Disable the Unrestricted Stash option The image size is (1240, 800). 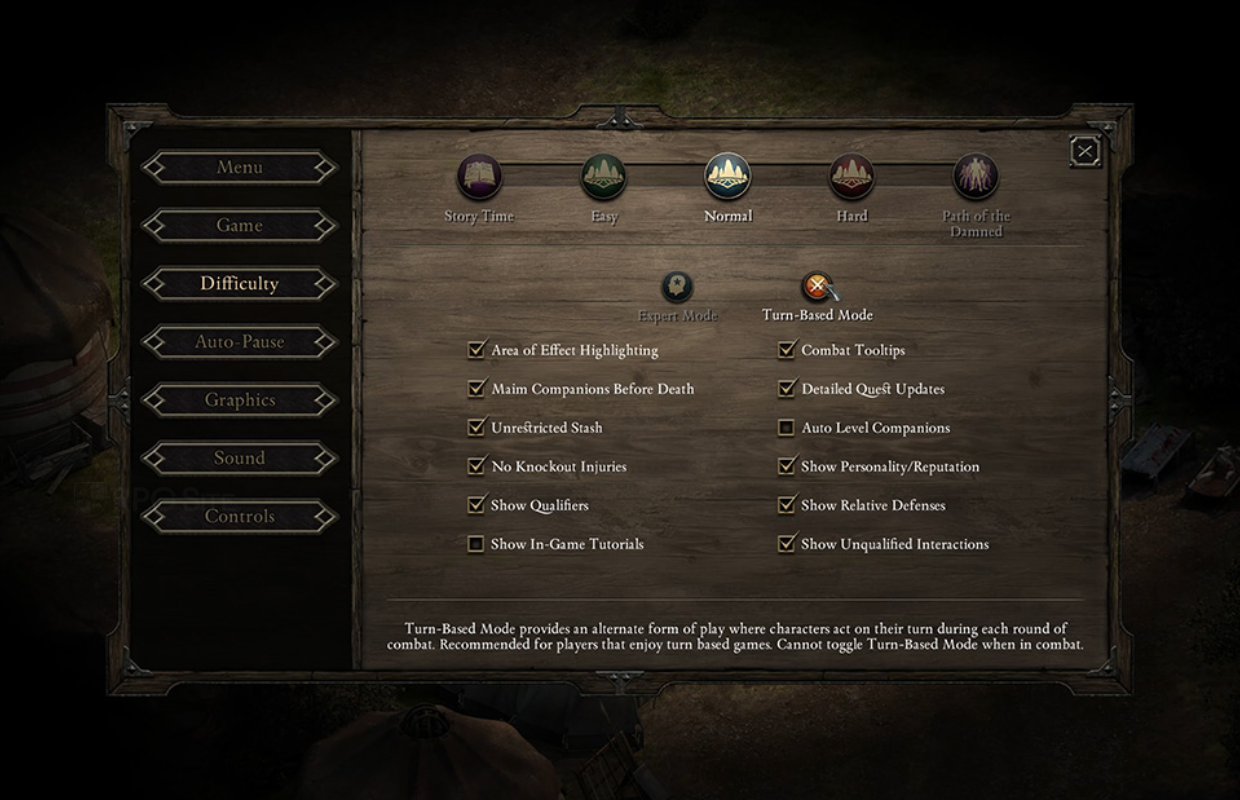click(476, 428)
